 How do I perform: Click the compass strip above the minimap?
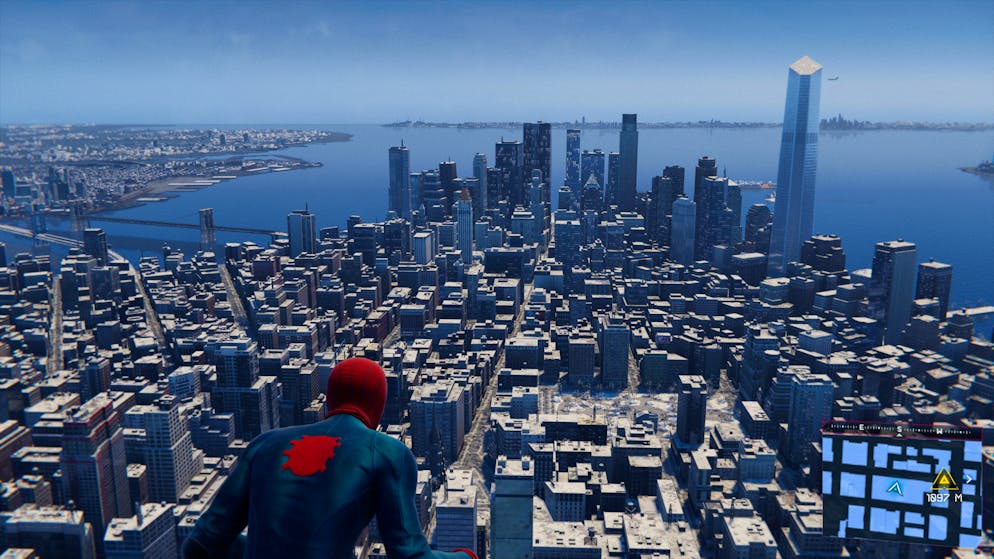[901, 427]
